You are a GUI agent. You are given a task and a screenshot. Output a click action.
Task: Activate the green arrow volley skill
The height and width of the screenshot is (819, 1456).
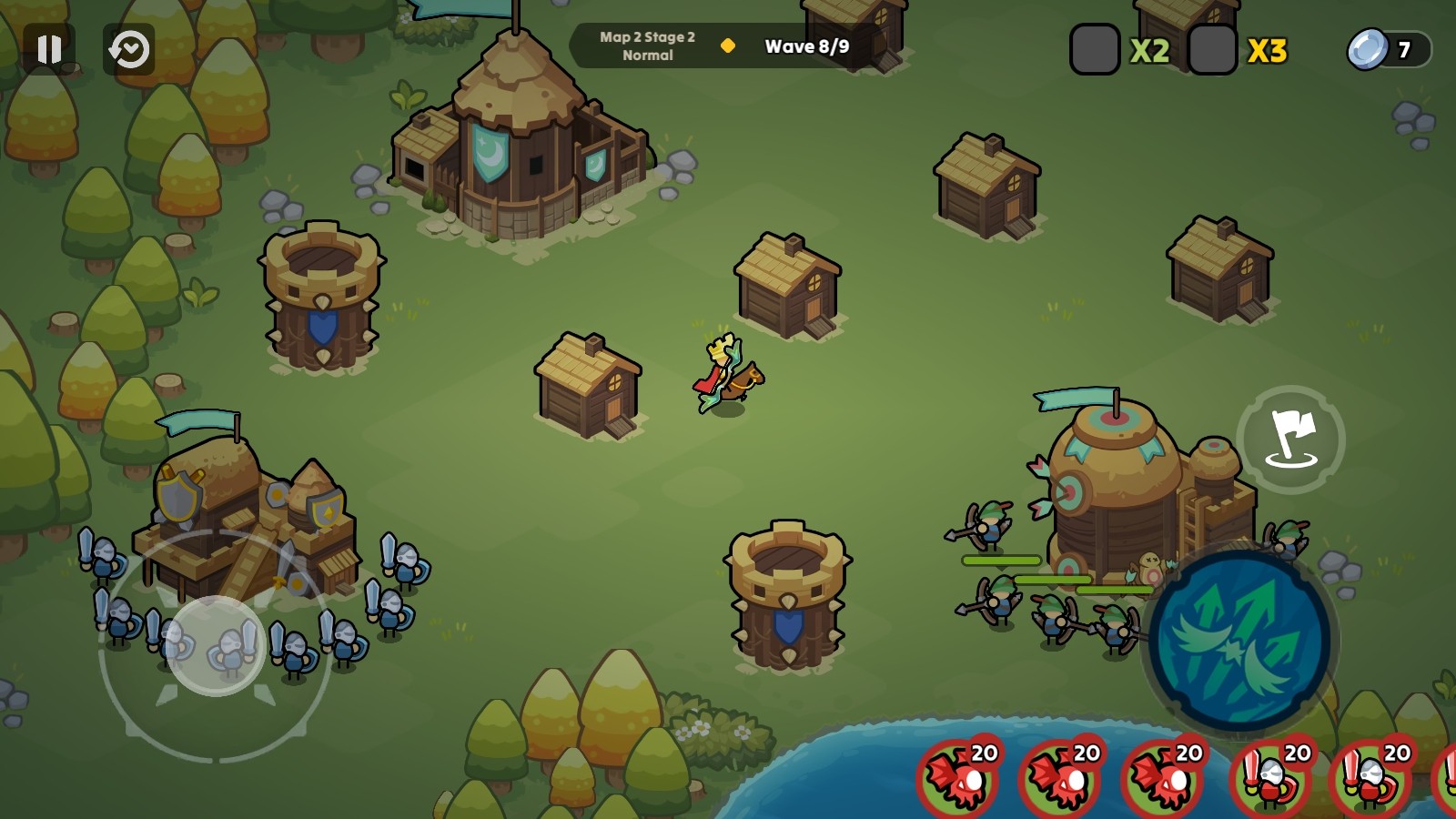(1239, 641)
